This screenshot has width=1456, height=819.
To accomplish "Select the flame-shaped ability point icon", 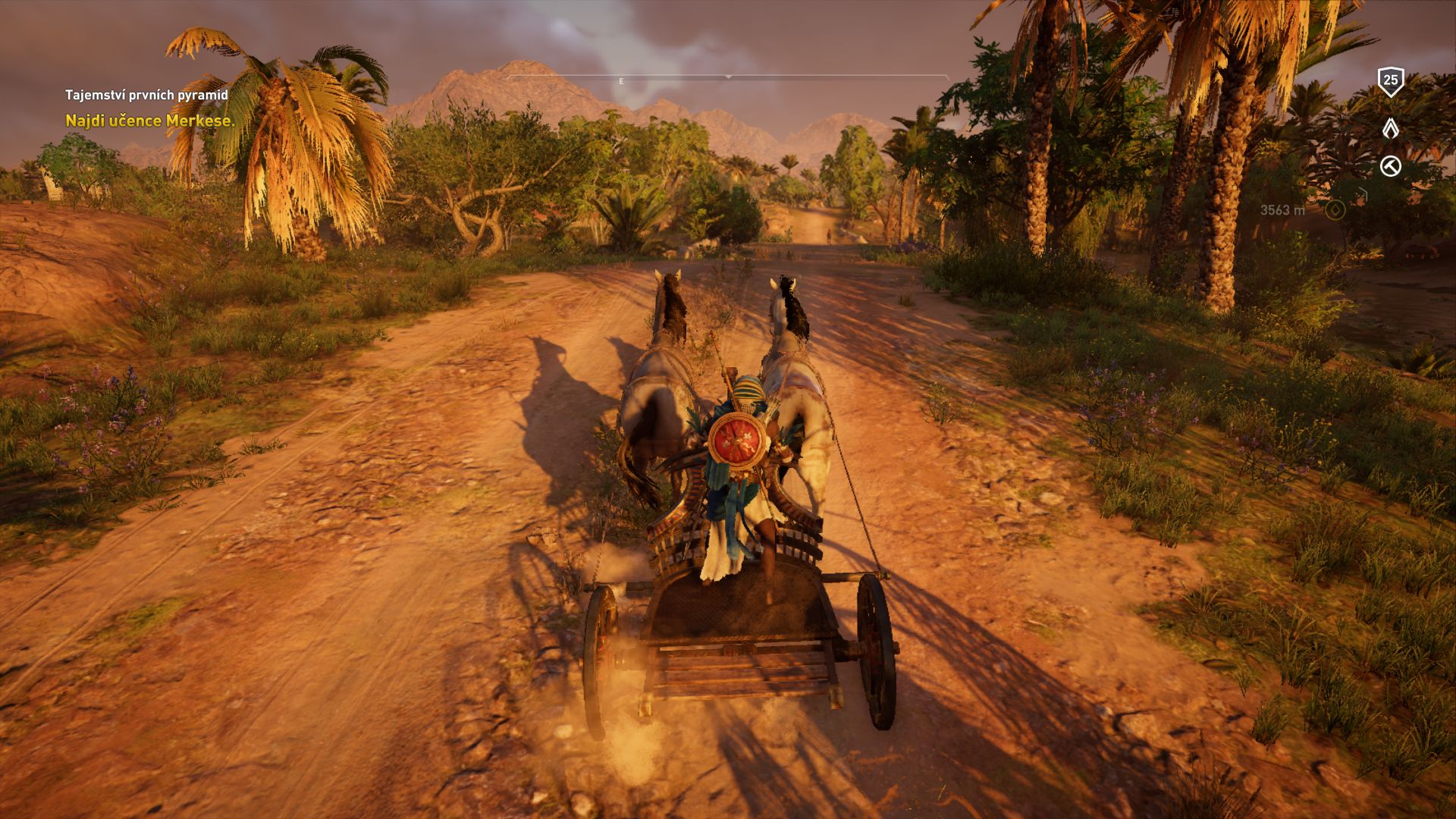I will 1390,128.
